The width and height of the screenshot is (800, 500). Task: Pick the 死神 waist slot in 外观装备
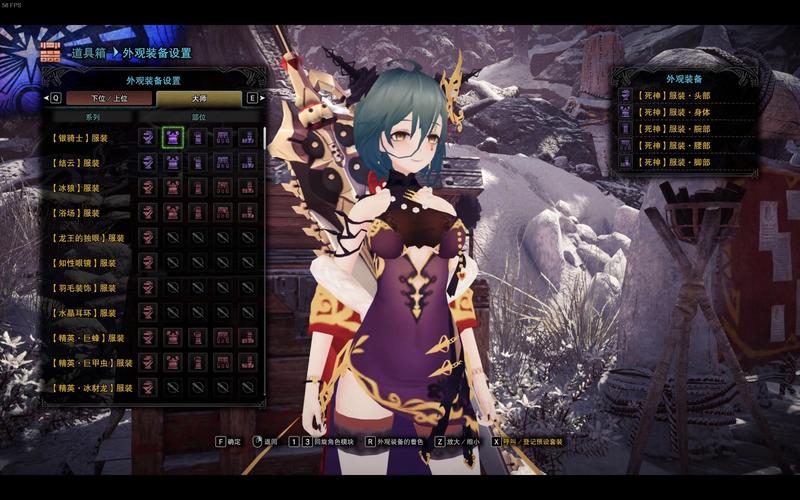click(683, 146)
